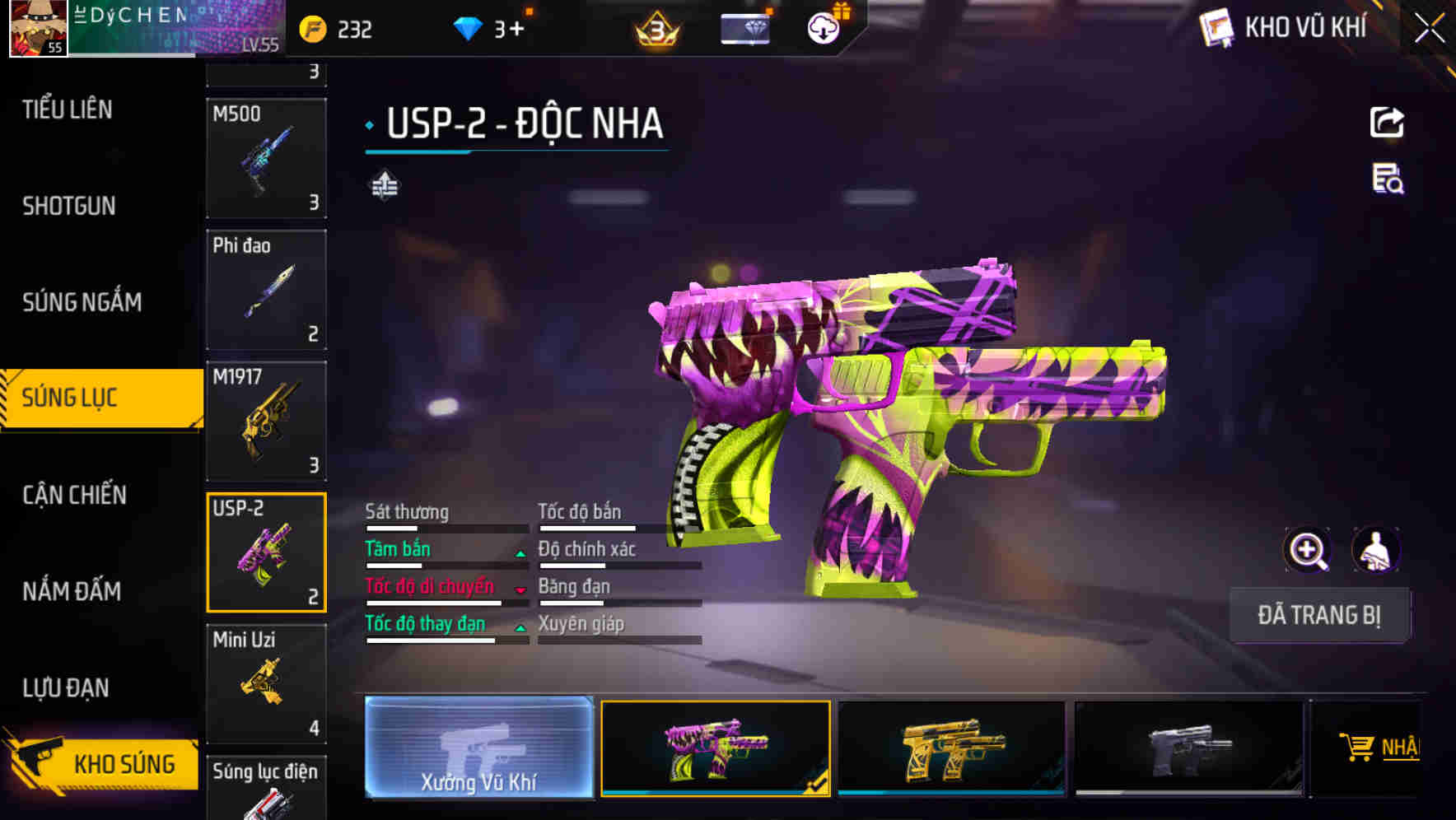Select the M1917 weapon in the list

[265, 420]
